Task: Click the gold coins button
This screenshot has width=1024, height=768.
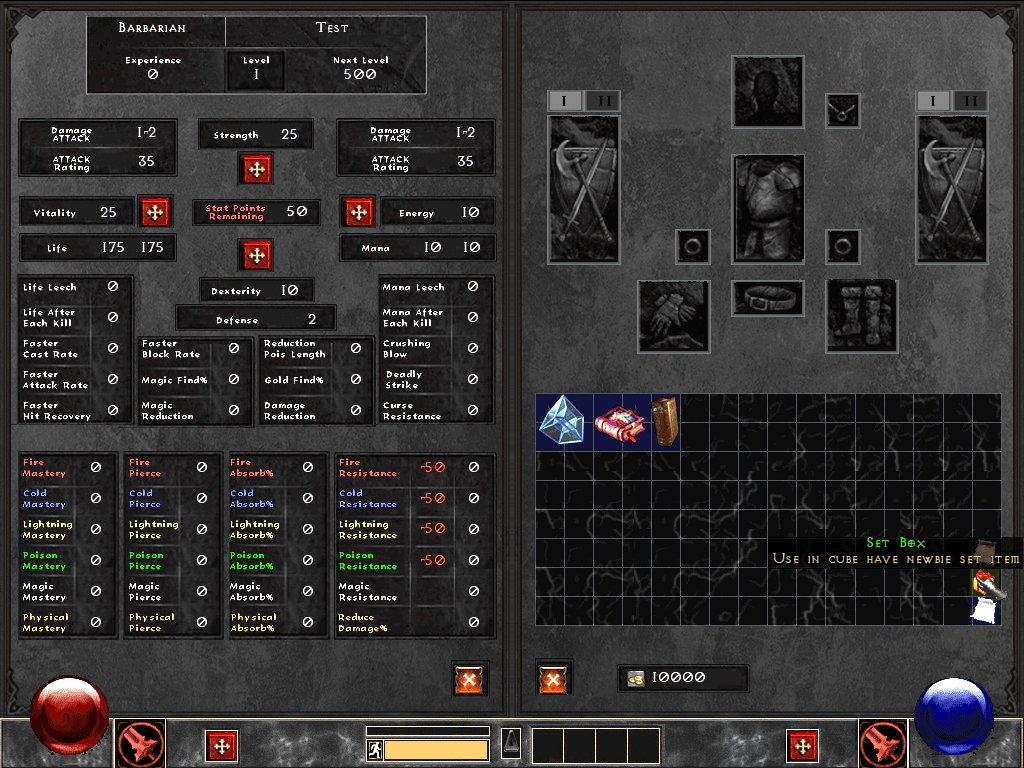Action: [x=635, y=678]
